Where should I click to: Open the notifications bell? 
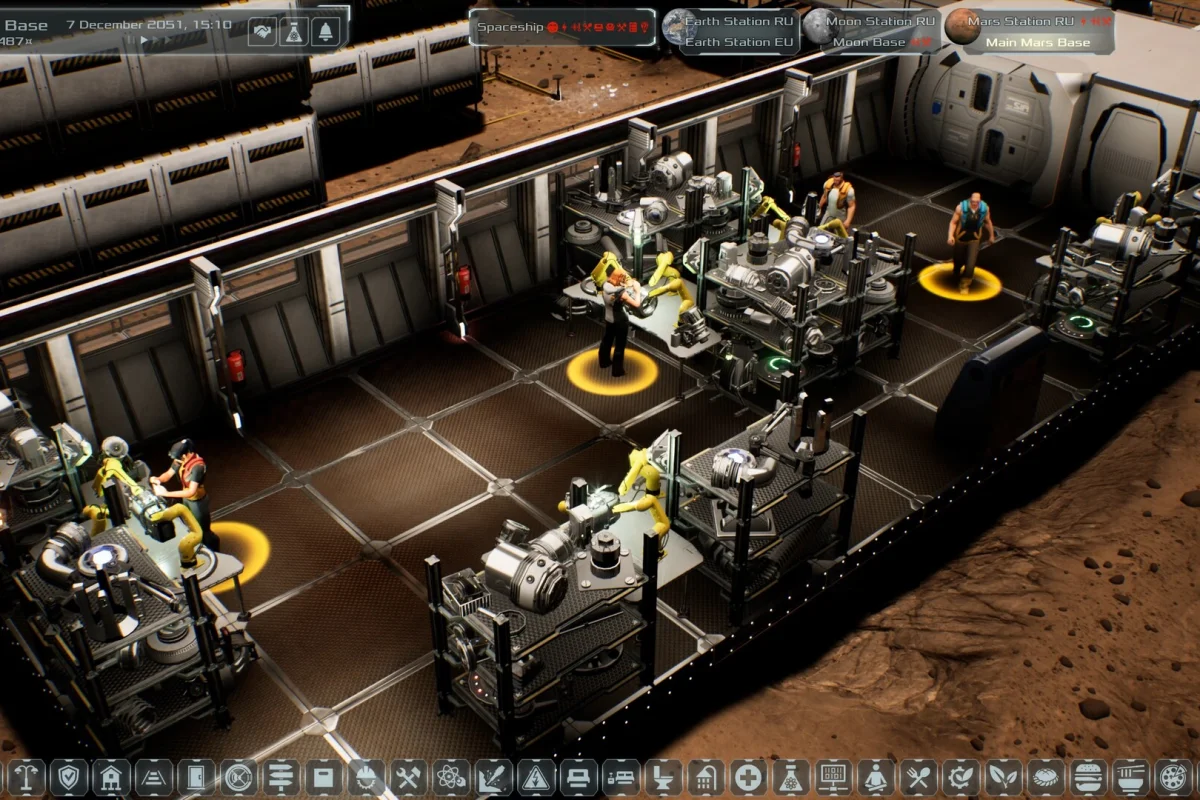tap(325, 32)
